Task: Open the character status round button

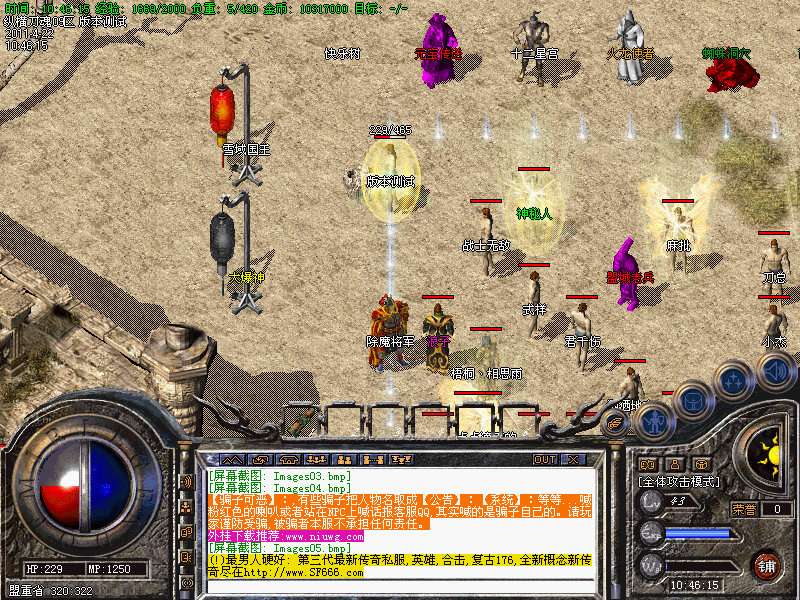Action: [652, 422]
